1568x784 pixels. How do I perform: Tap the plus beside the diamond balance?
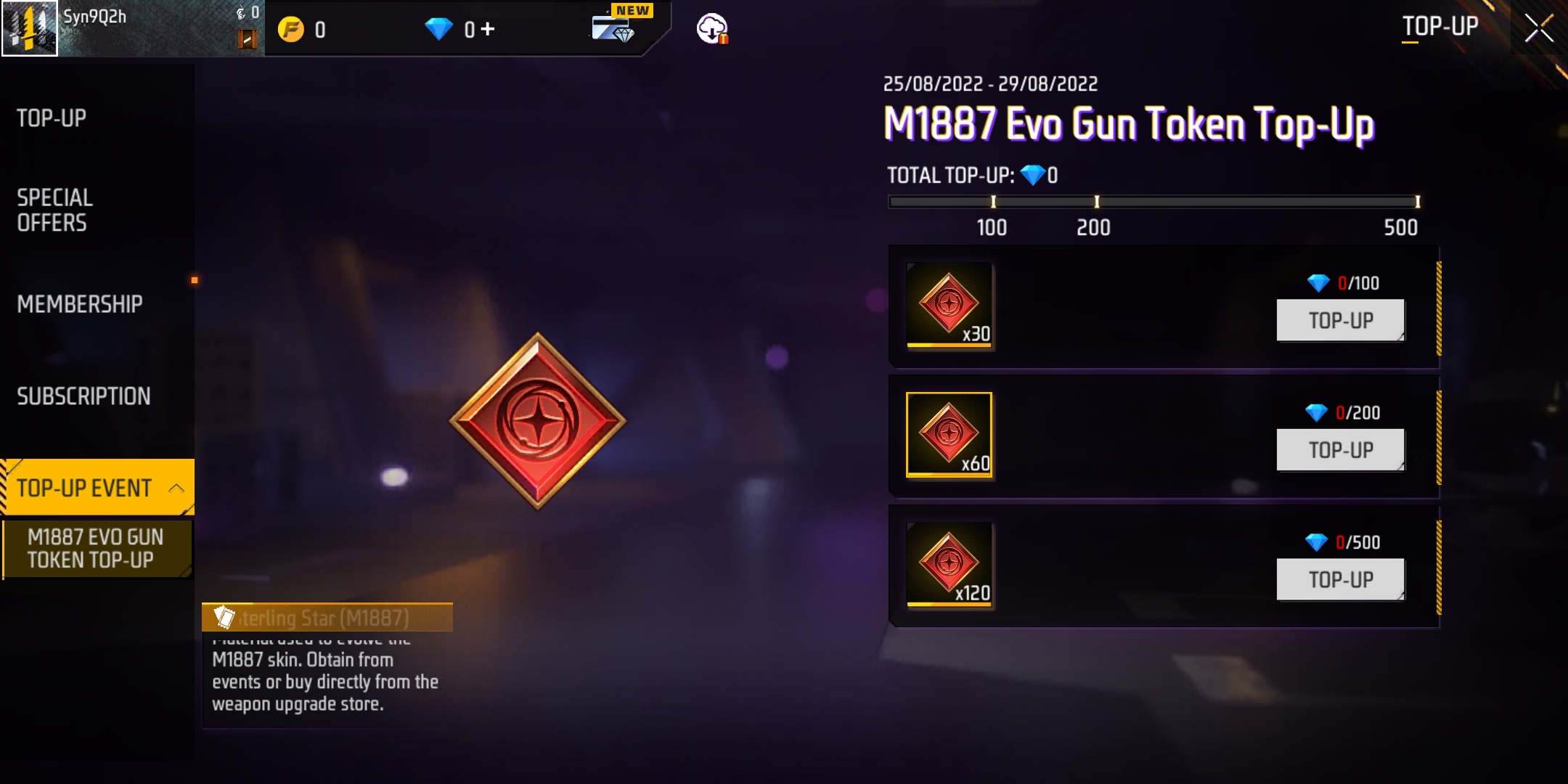pos(488,29)
